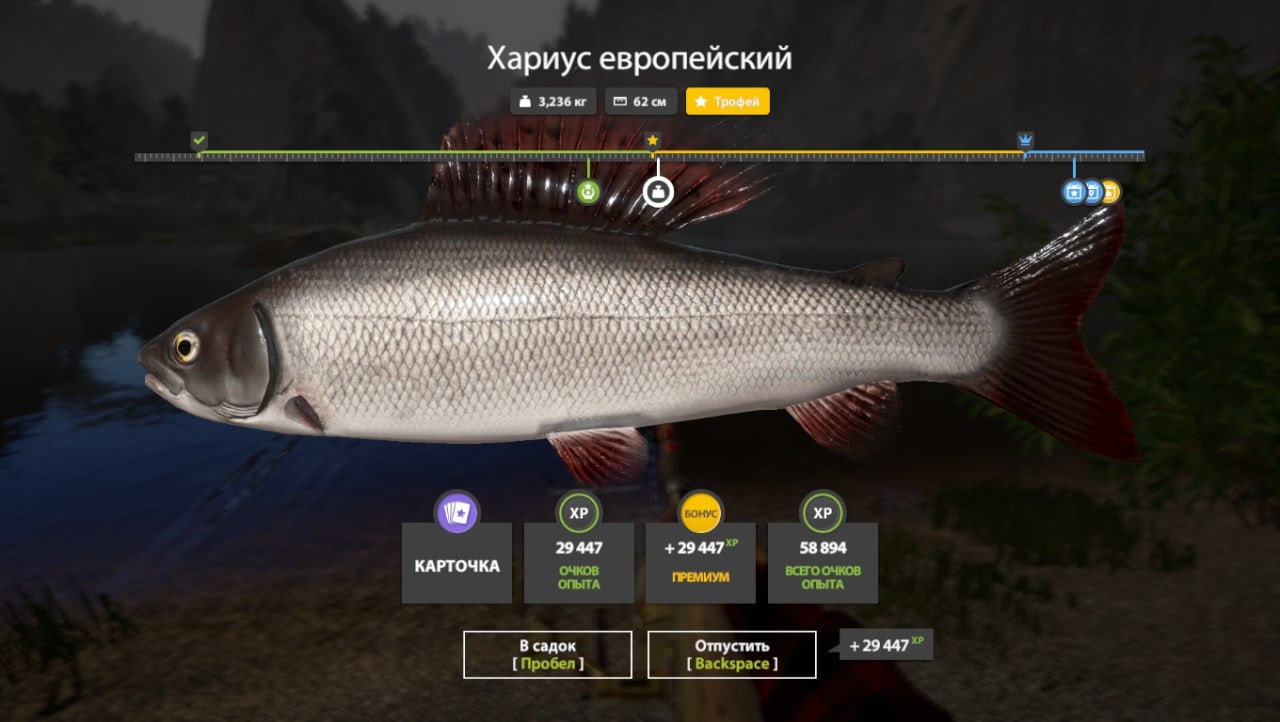Click the yellow БОНУС premium icon
The height and width of the screenshot is (722, 1280).
(x=700, y=511)
